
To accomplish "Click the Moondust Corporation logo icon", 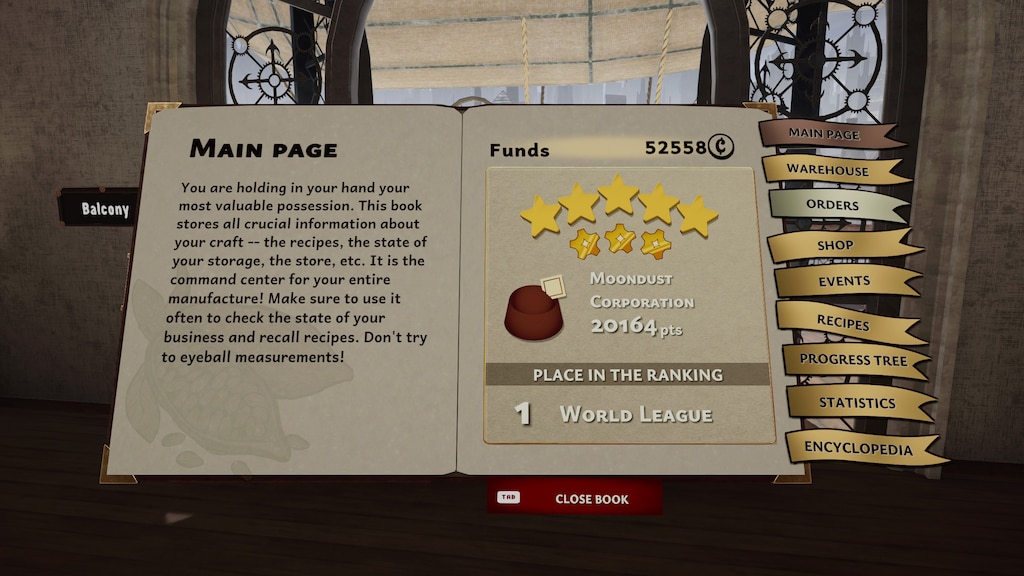I will click(534, 311).
